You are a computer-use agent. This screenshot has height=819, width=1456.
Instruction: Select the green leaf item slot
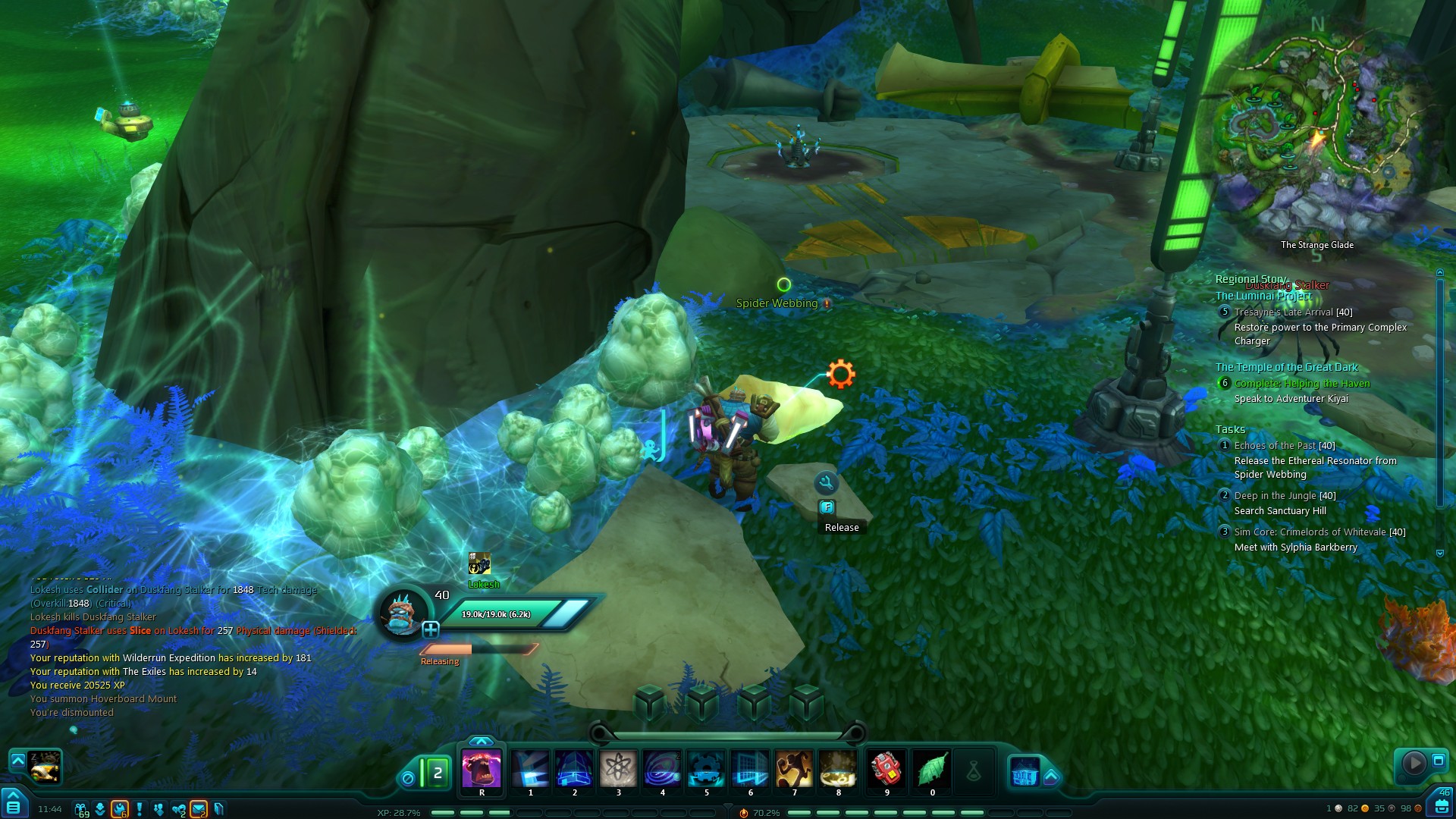click(932, 769)
